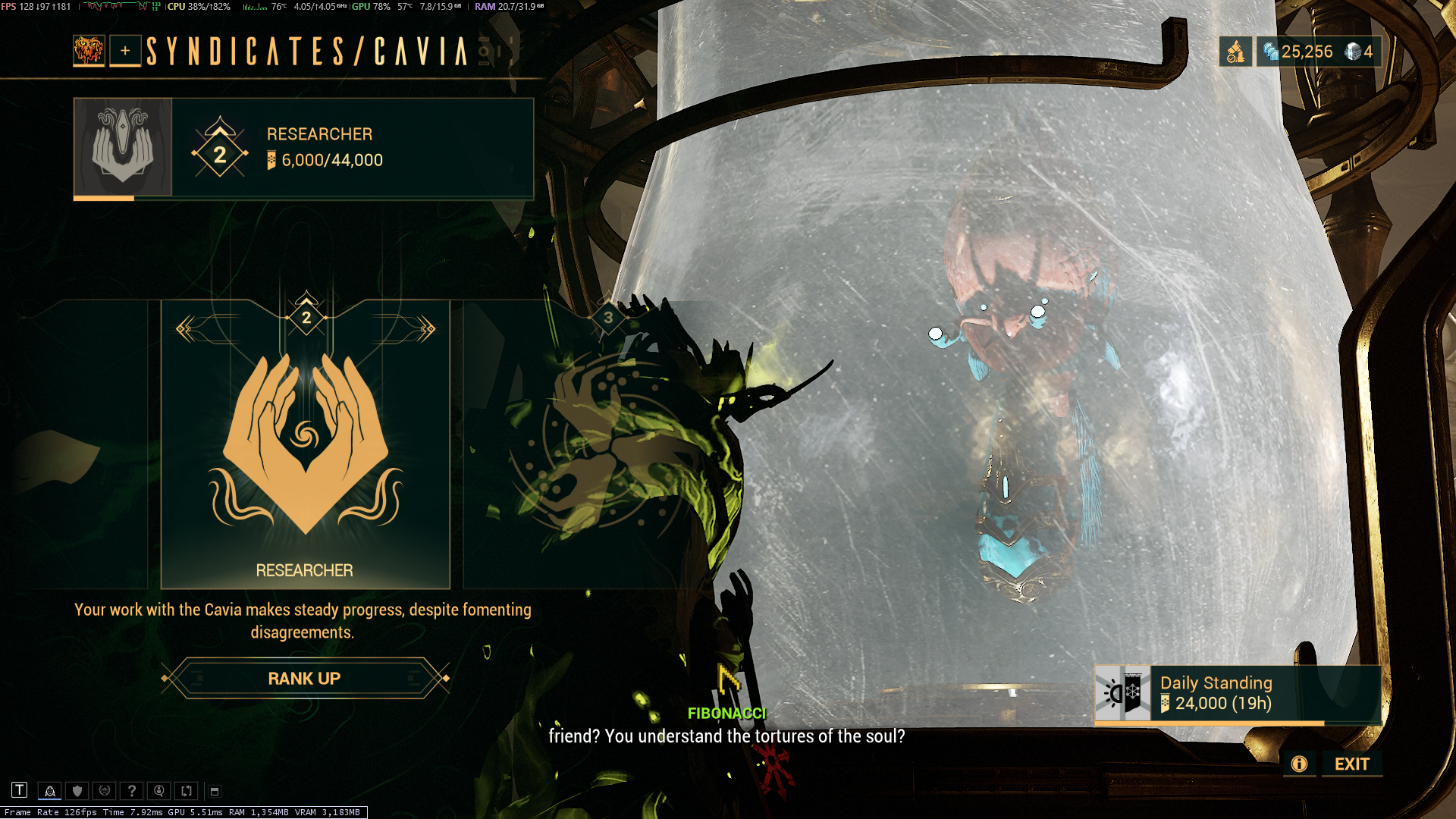This screenshot has height=819, width=1456.
Task: Click the 25,256 currency balance display
Action: click(x=1298, y=52)
